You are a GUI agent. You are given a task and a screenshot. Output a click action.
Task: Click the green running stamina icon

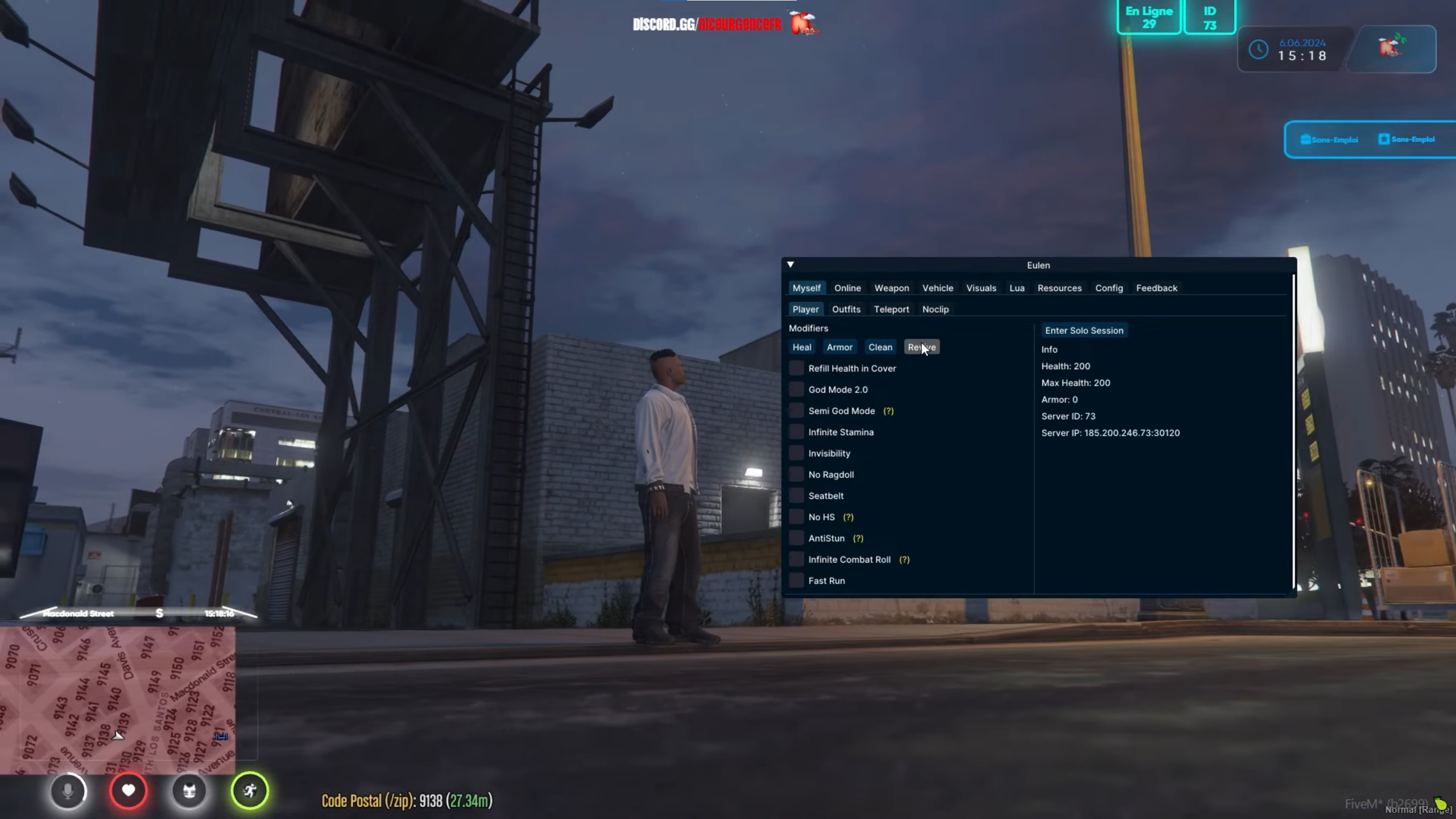(250, 791)
